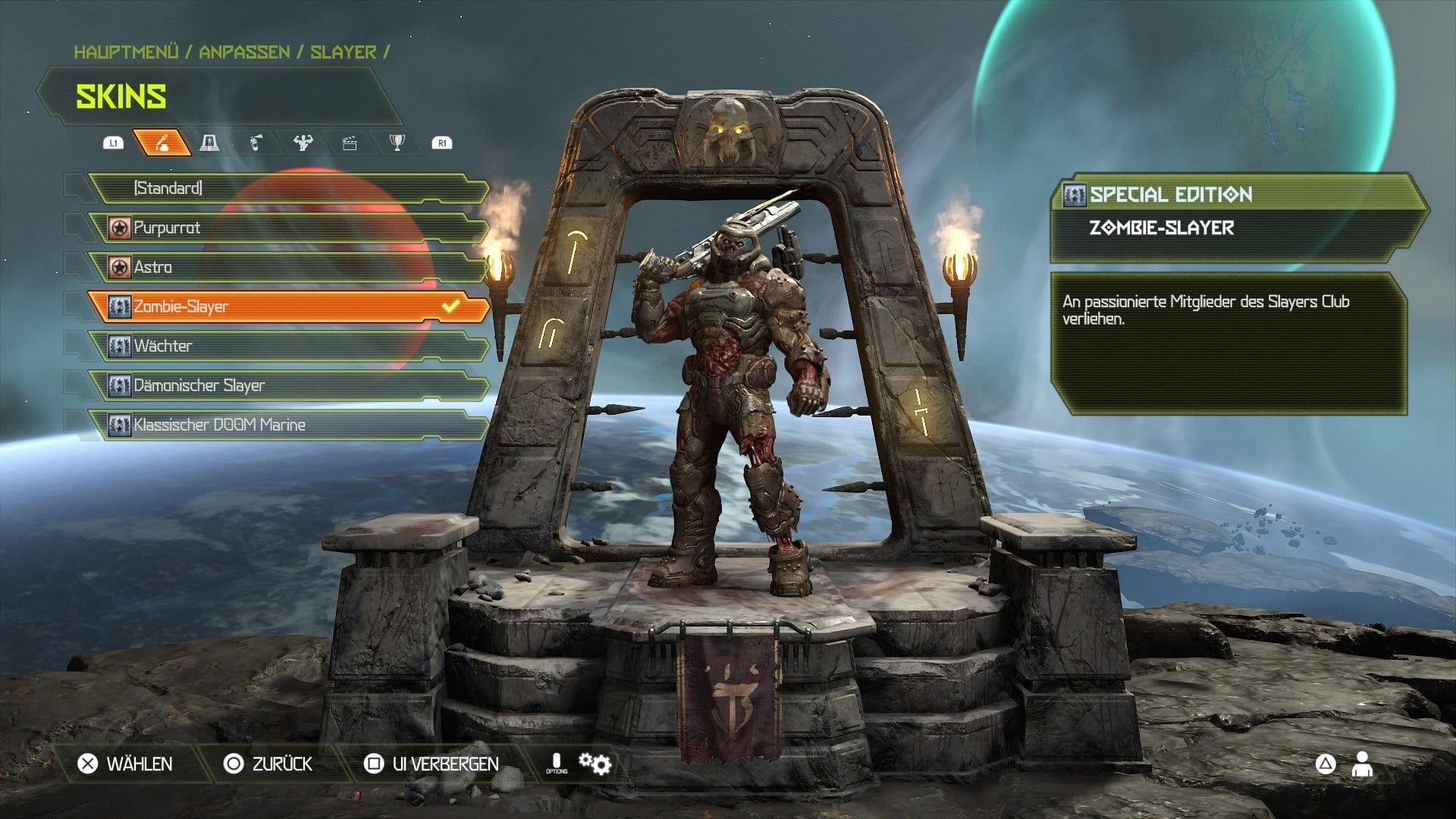Select the [Standard] skin

(288, 188)
